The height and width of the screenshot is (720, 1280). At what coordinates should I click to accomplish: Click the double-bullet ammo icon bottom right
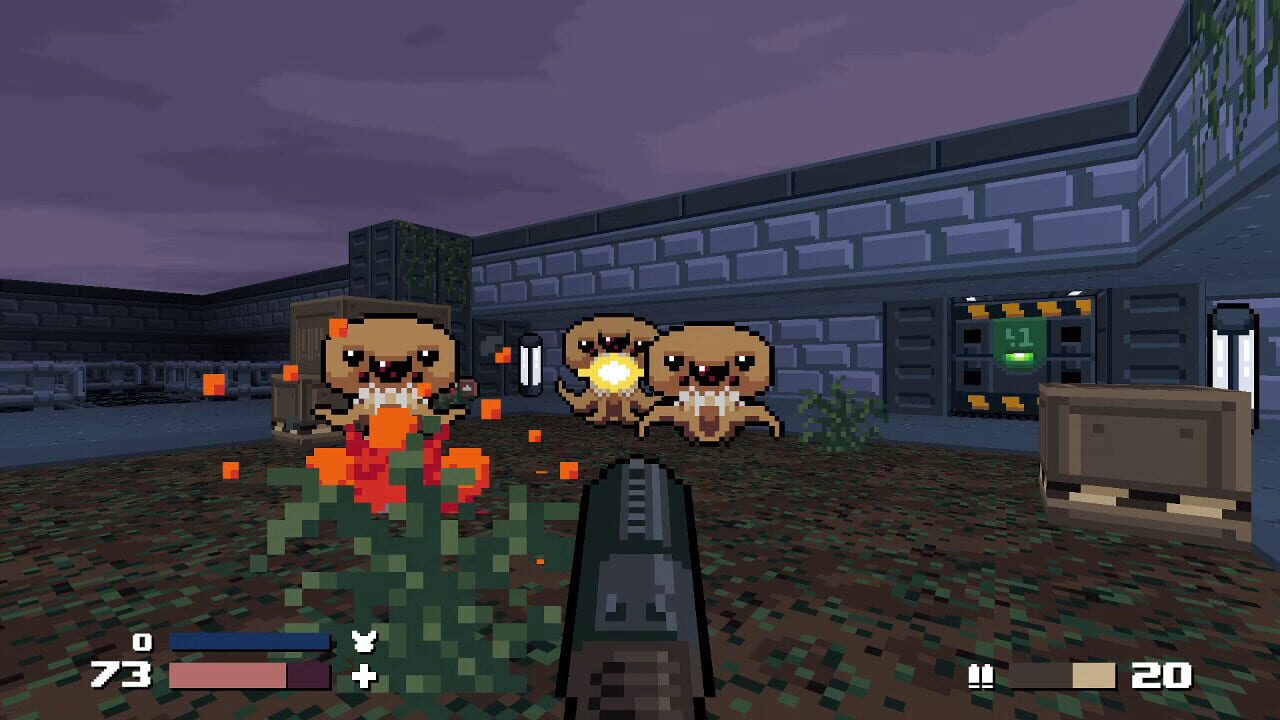[x=982, y=675]
